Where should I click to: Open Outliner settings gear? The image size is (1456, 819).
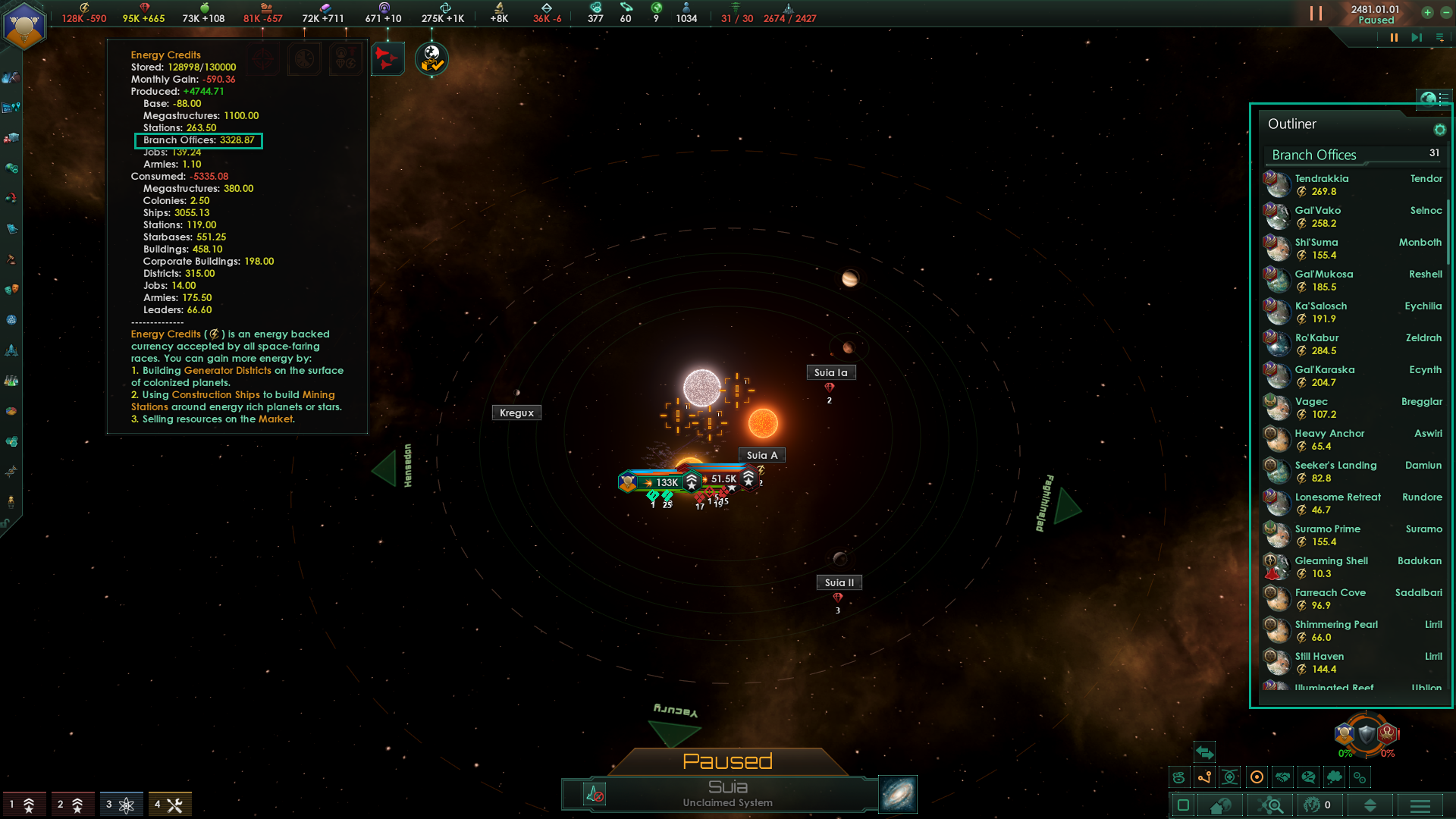click(x=1439, y=130)
